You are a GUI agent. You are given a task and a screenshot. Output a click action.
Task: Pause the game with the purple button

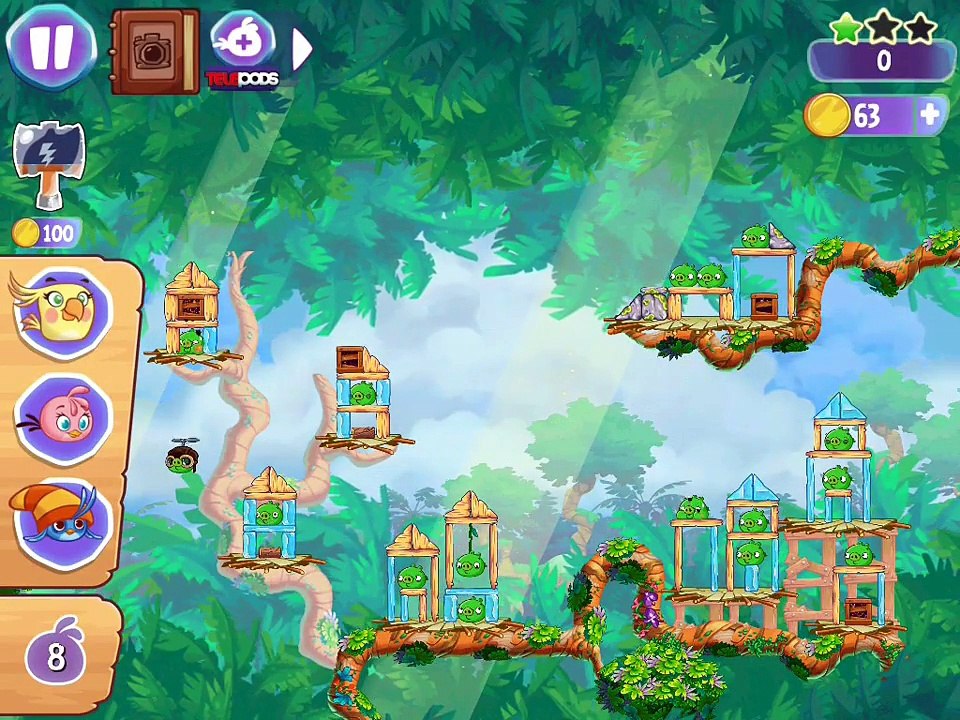[x=50, y=47]
